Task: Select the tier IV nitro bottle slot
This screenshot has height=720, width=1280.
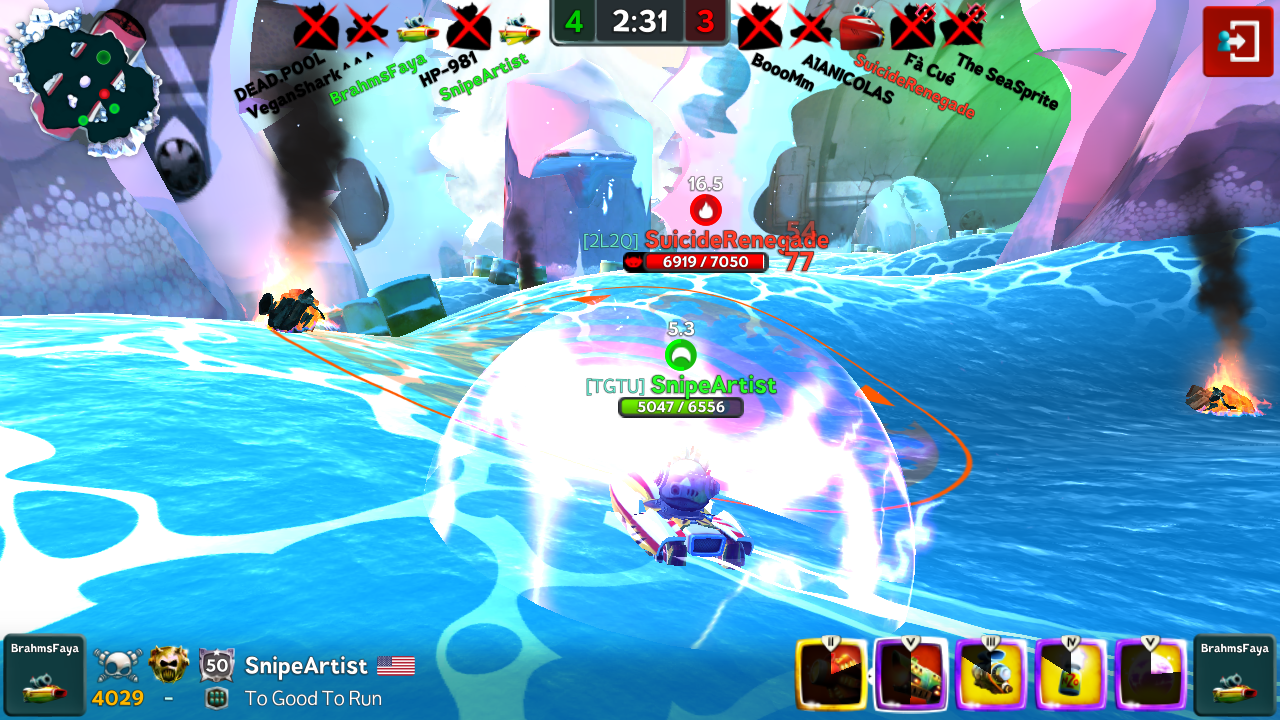Action: (x=1071, y=675)
